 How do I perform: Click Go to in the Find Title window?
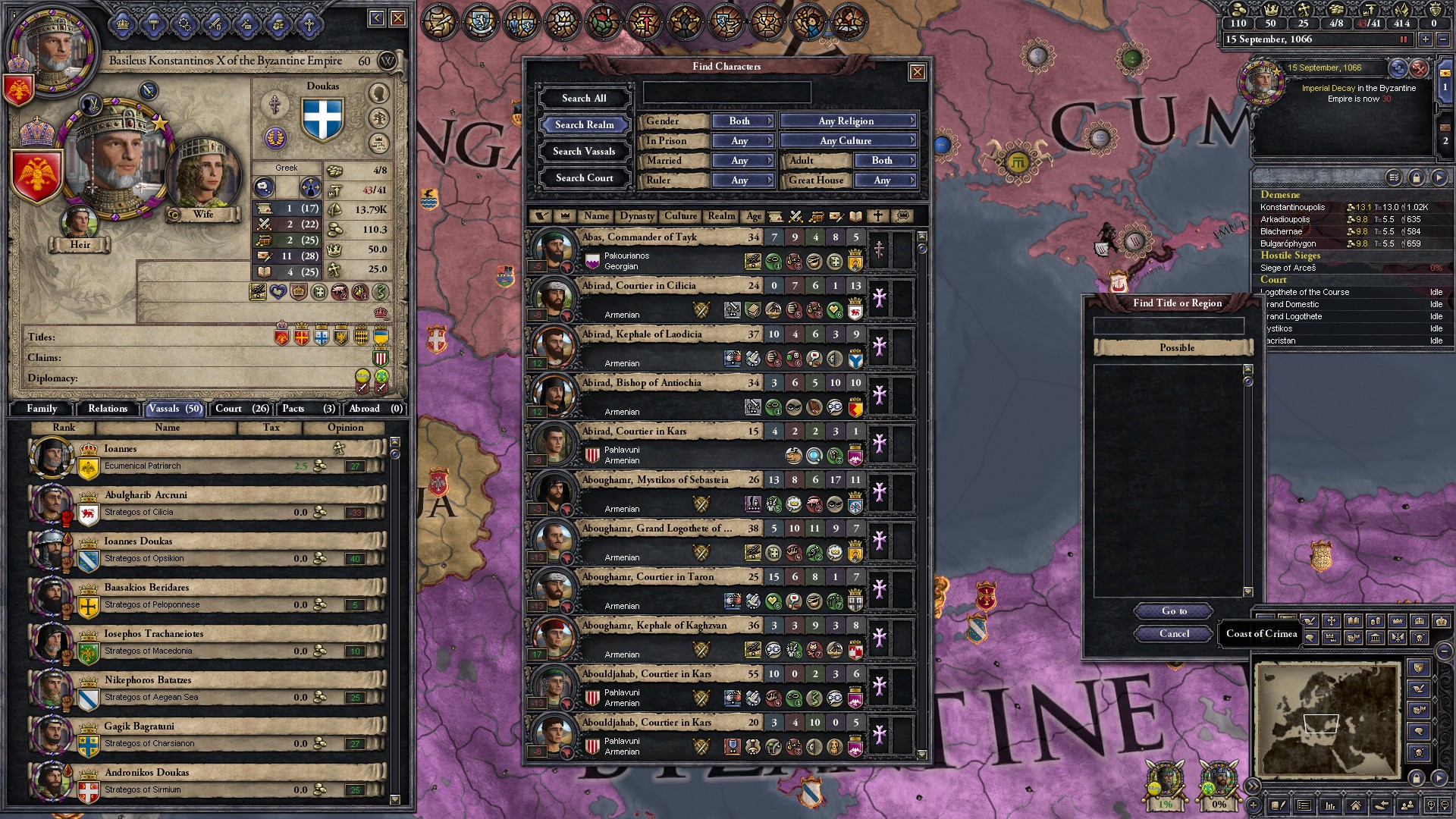click(1173, 611)
